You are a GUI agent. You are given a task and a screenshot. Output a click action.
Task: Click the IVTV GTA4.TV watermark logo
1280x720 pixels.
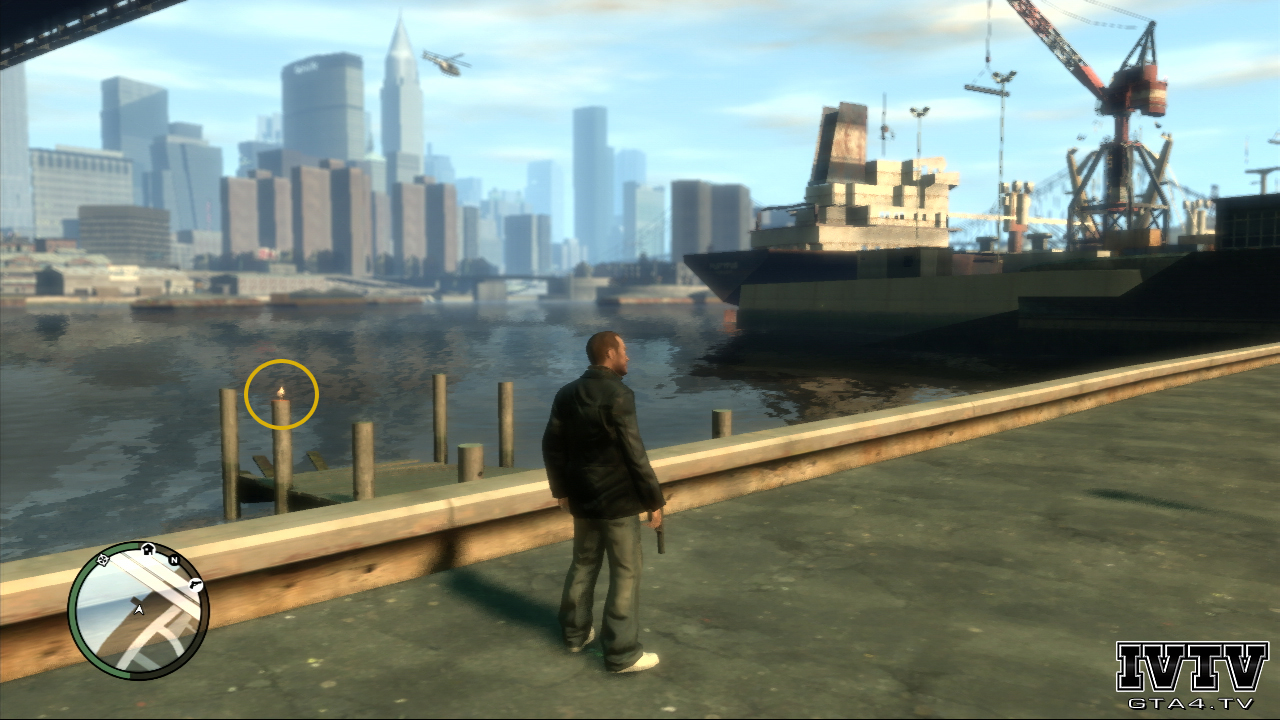[x=1191, y=674]
